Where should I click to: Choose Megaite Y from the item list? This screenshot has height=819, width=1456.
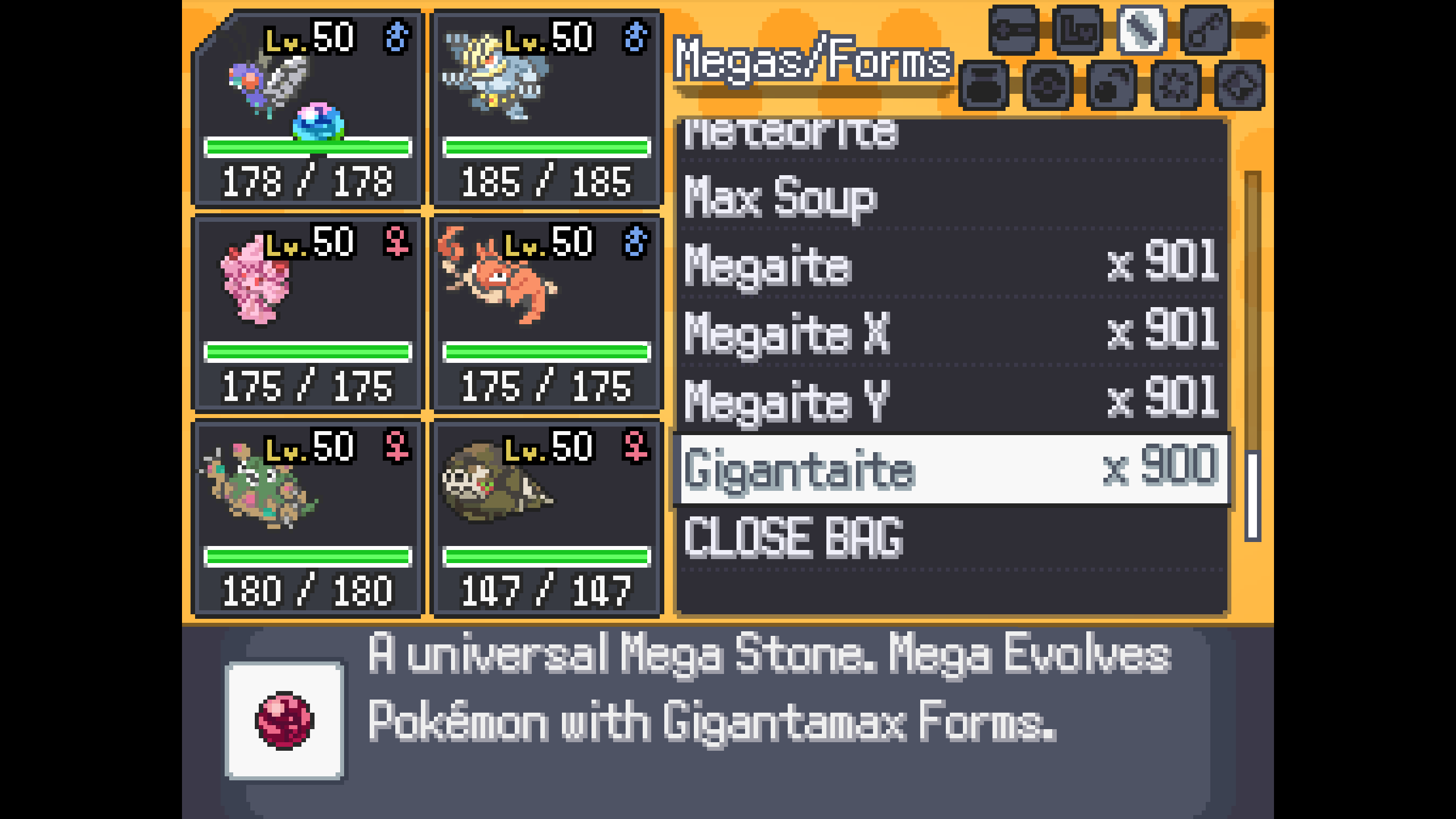(950, 401)
